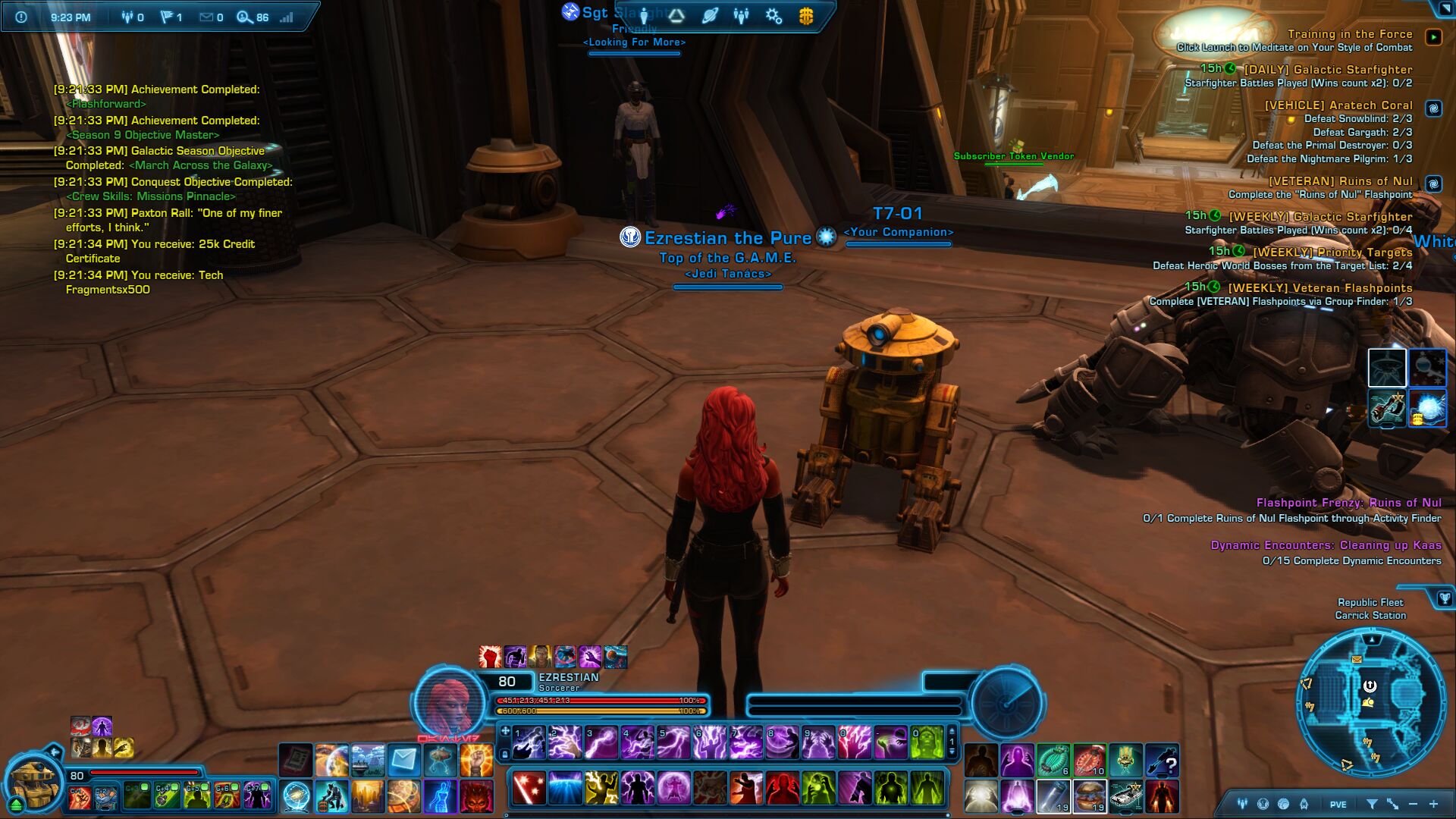Open the envelope mailbox quickbar icon
1456x819 pixels.
click(403, 758)
